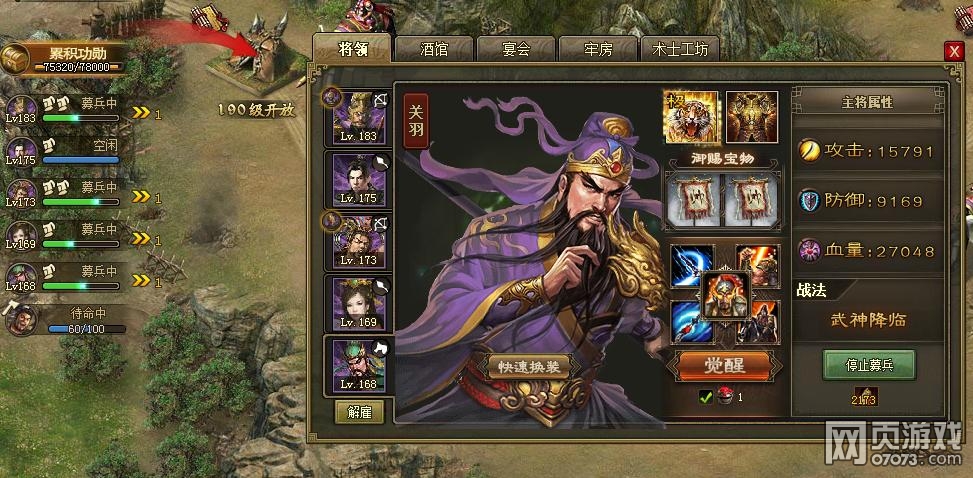Switch to the 酒馆 tab
The width and height of the screenshot is (973, 478).
(434, 49)
